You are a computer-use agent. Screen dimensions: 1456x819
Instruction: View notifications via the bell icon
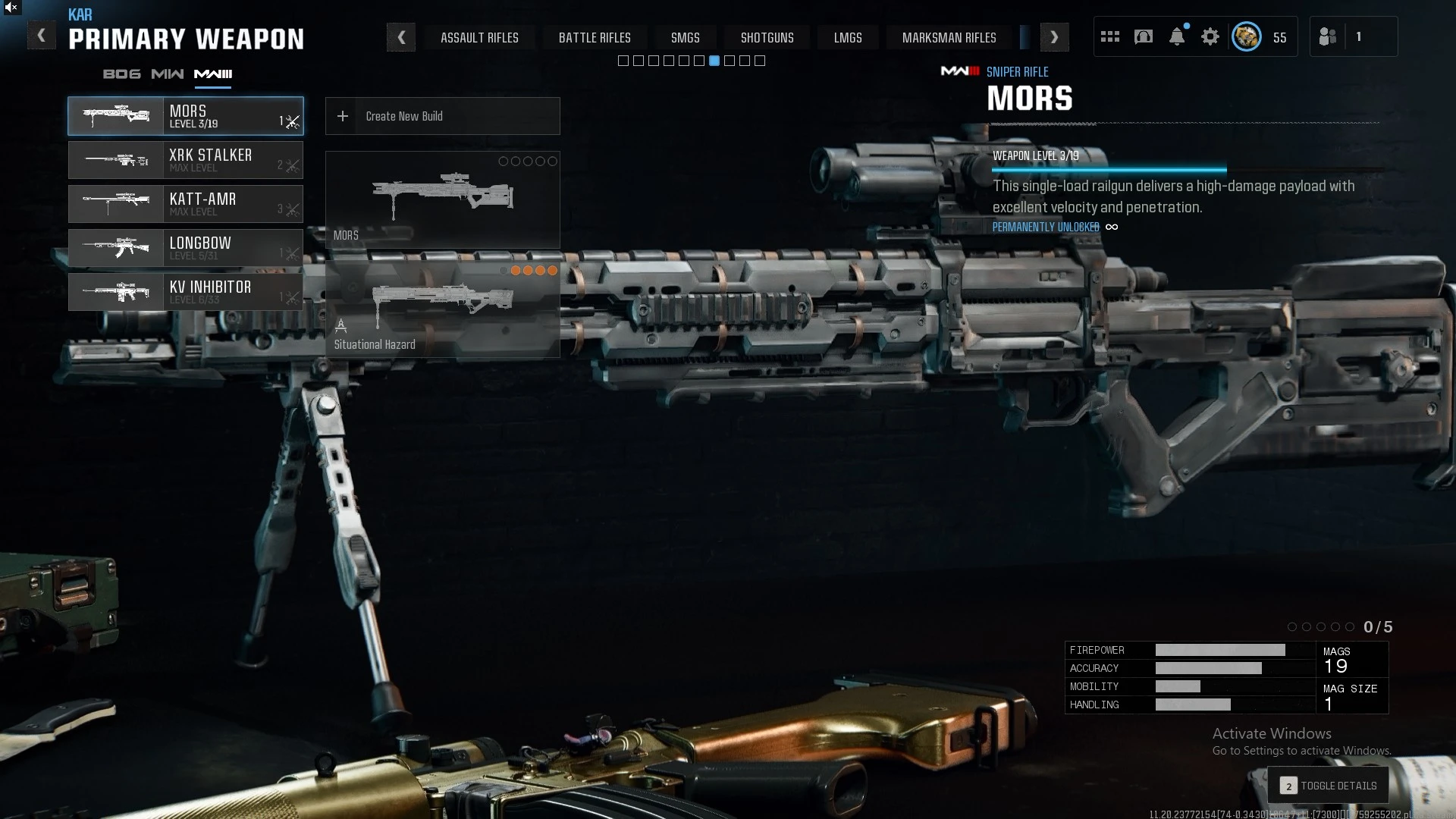point(1176,36)
